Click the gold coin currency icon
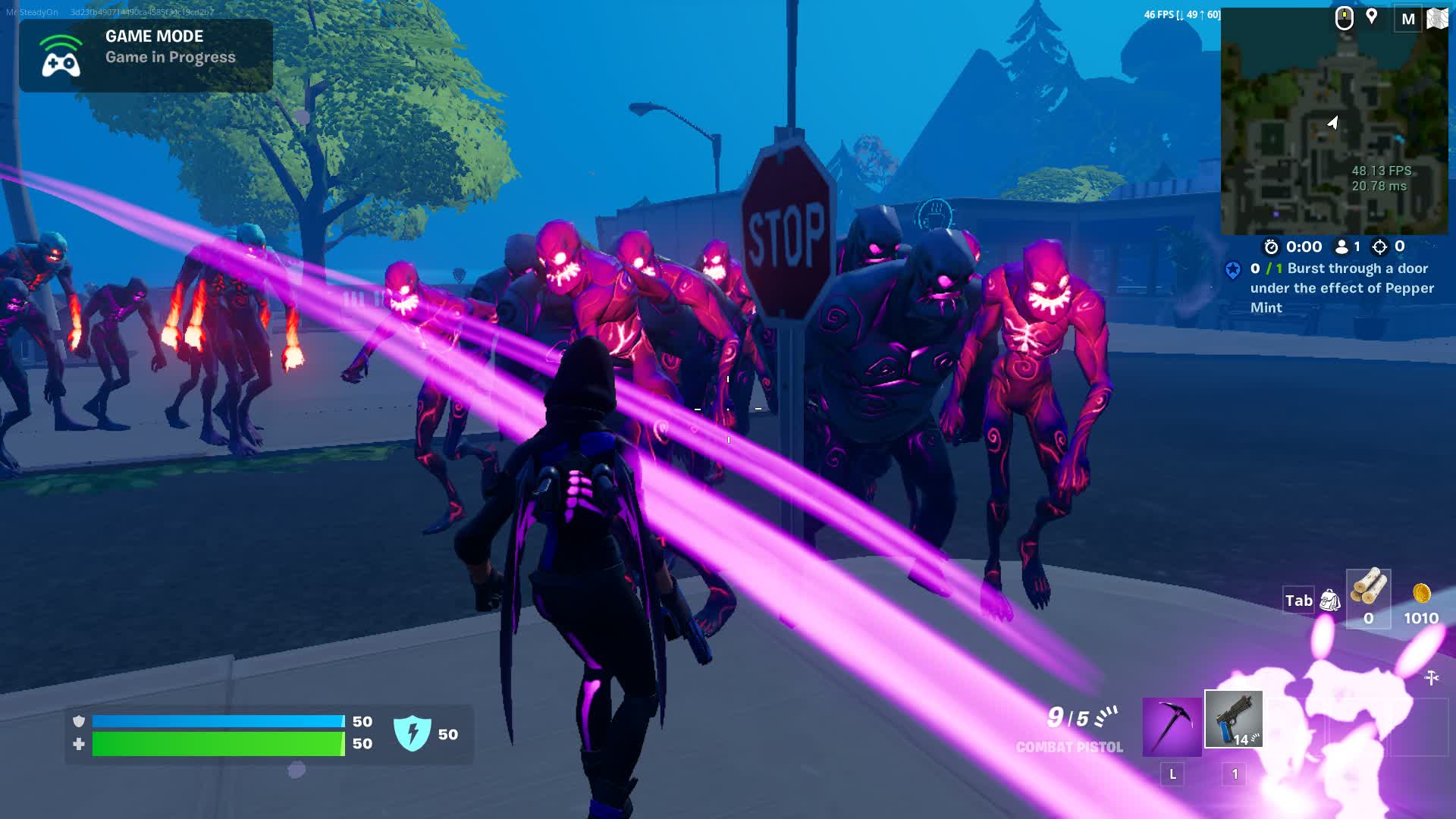1456x819 pixels. 1420,595
